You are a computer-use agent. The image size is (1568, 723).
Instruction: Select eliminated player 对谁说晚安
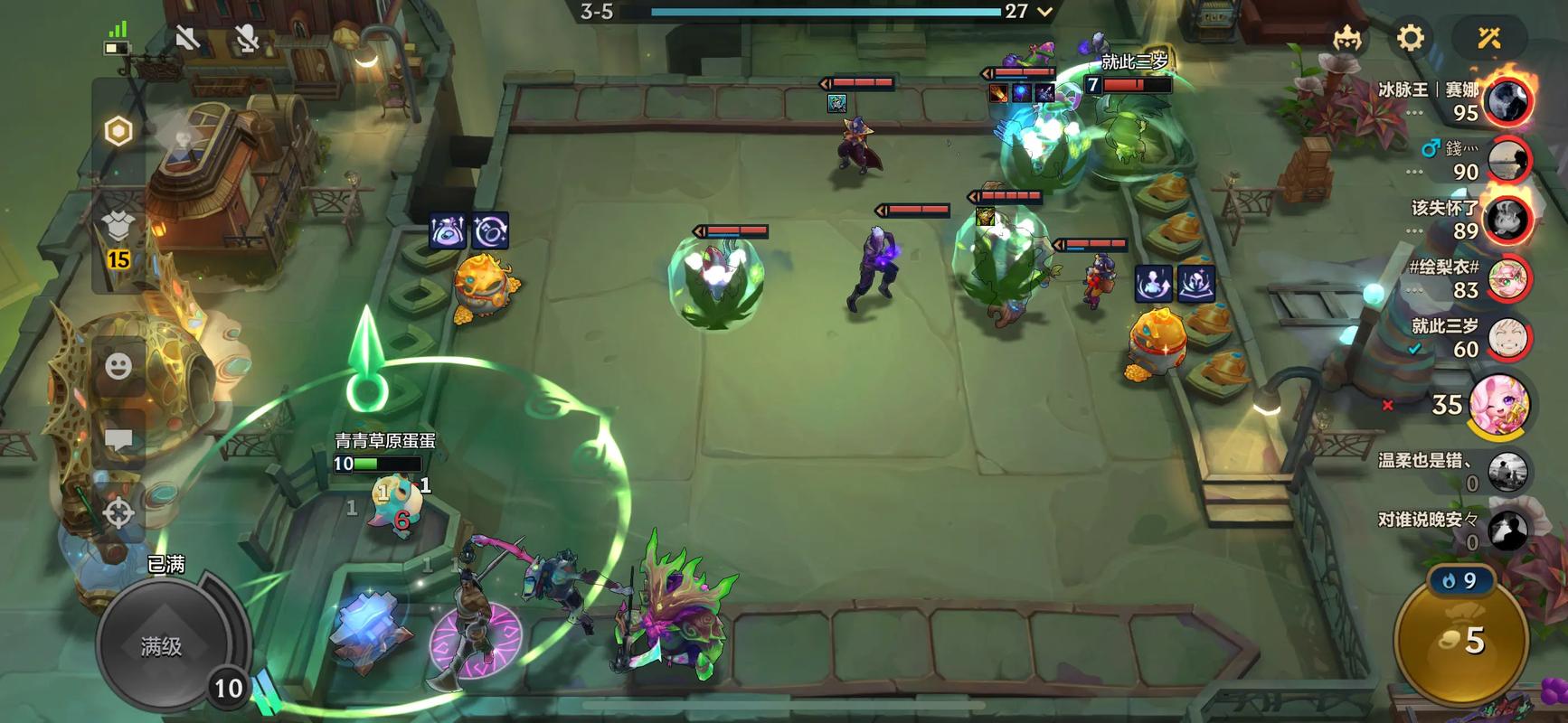click(1507, 531)
